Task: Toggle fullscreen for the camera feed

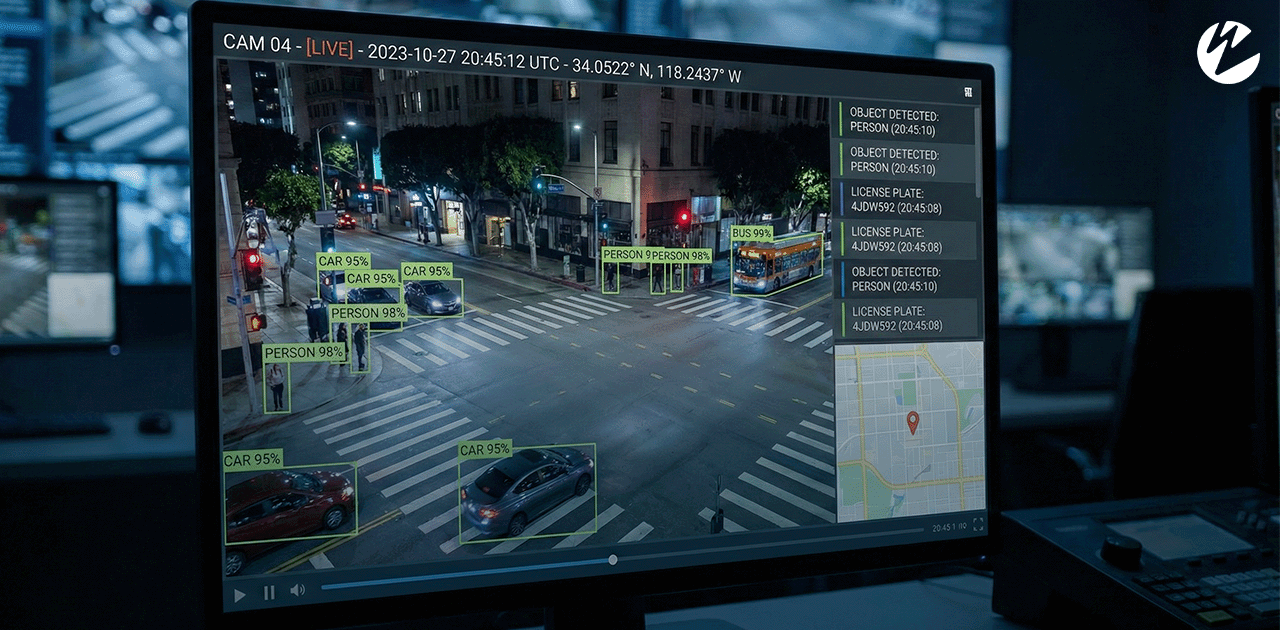Action: pos(978,524)
